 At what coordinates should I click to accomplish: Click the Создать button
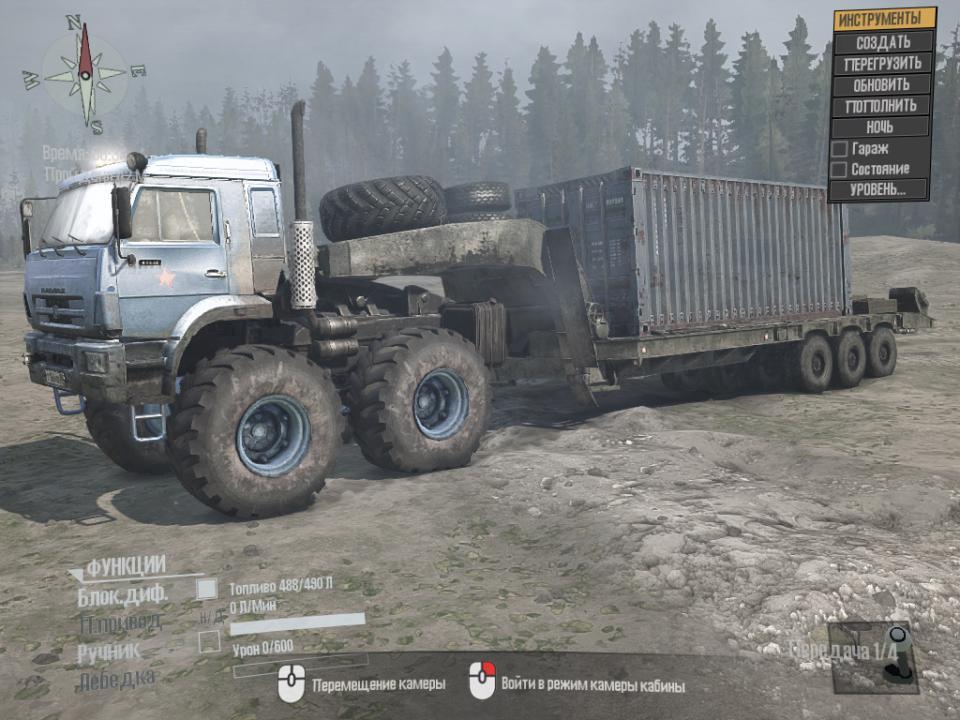click(884, 41)
